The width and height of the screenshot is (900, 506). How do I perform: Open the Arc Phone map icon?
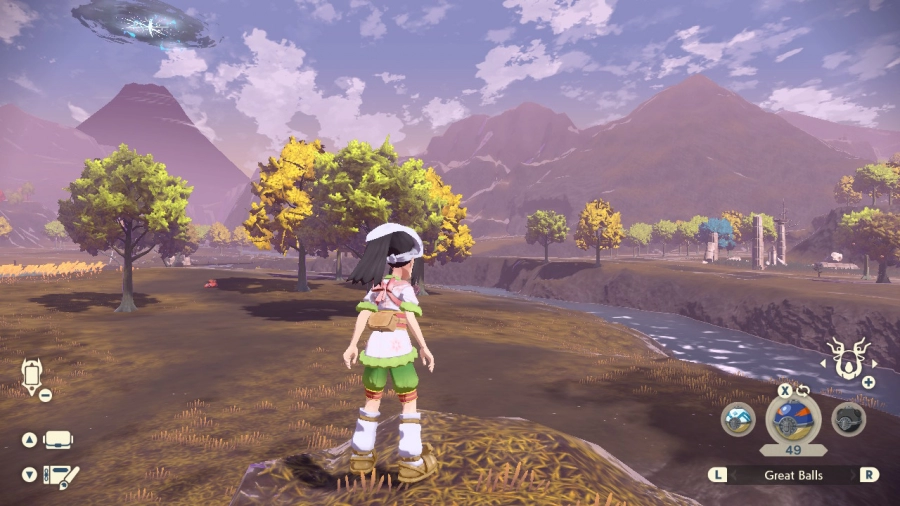click(31, 378)
